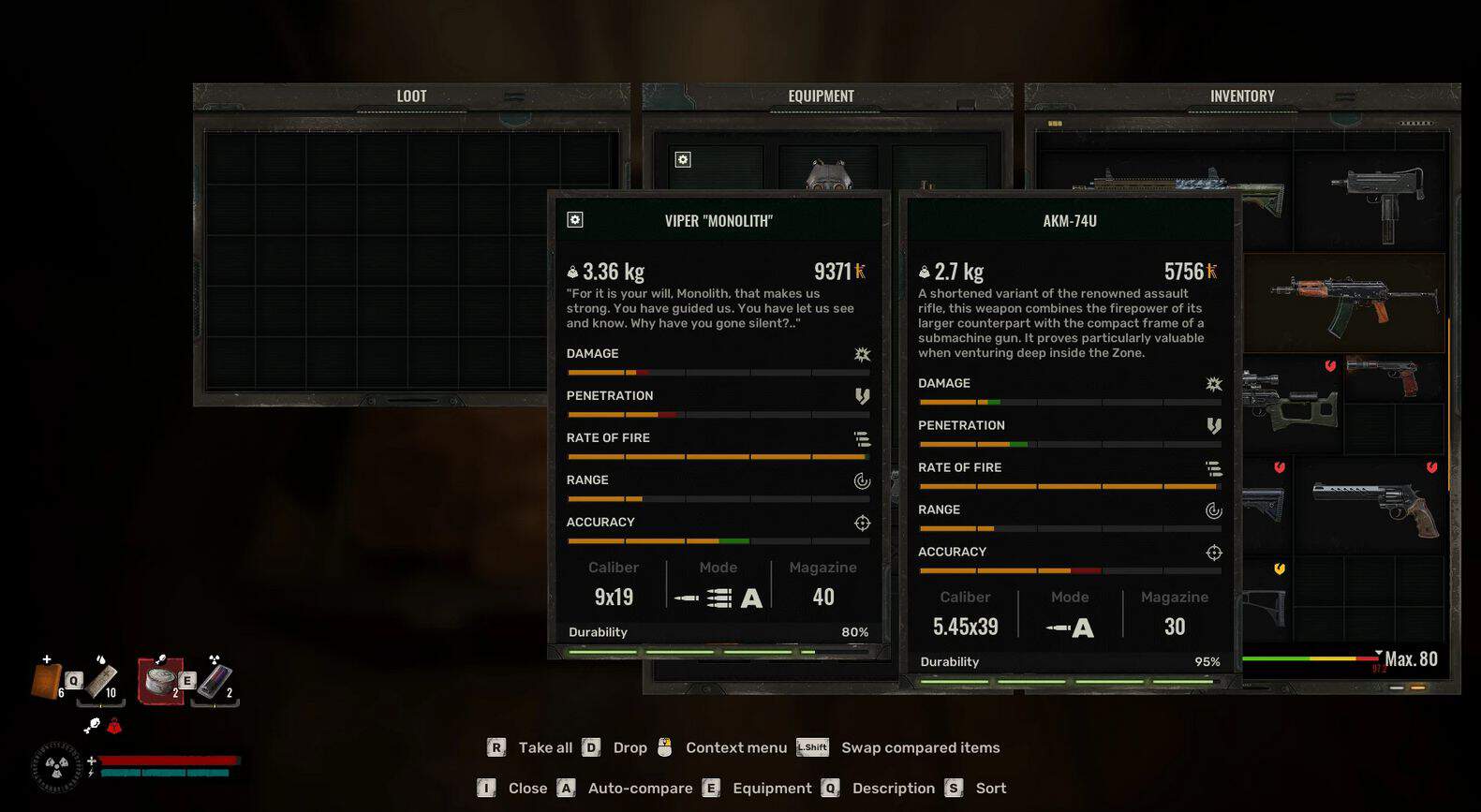Close the inventory screen
This screenshot has height=812, width=1481.
[526, 789]
